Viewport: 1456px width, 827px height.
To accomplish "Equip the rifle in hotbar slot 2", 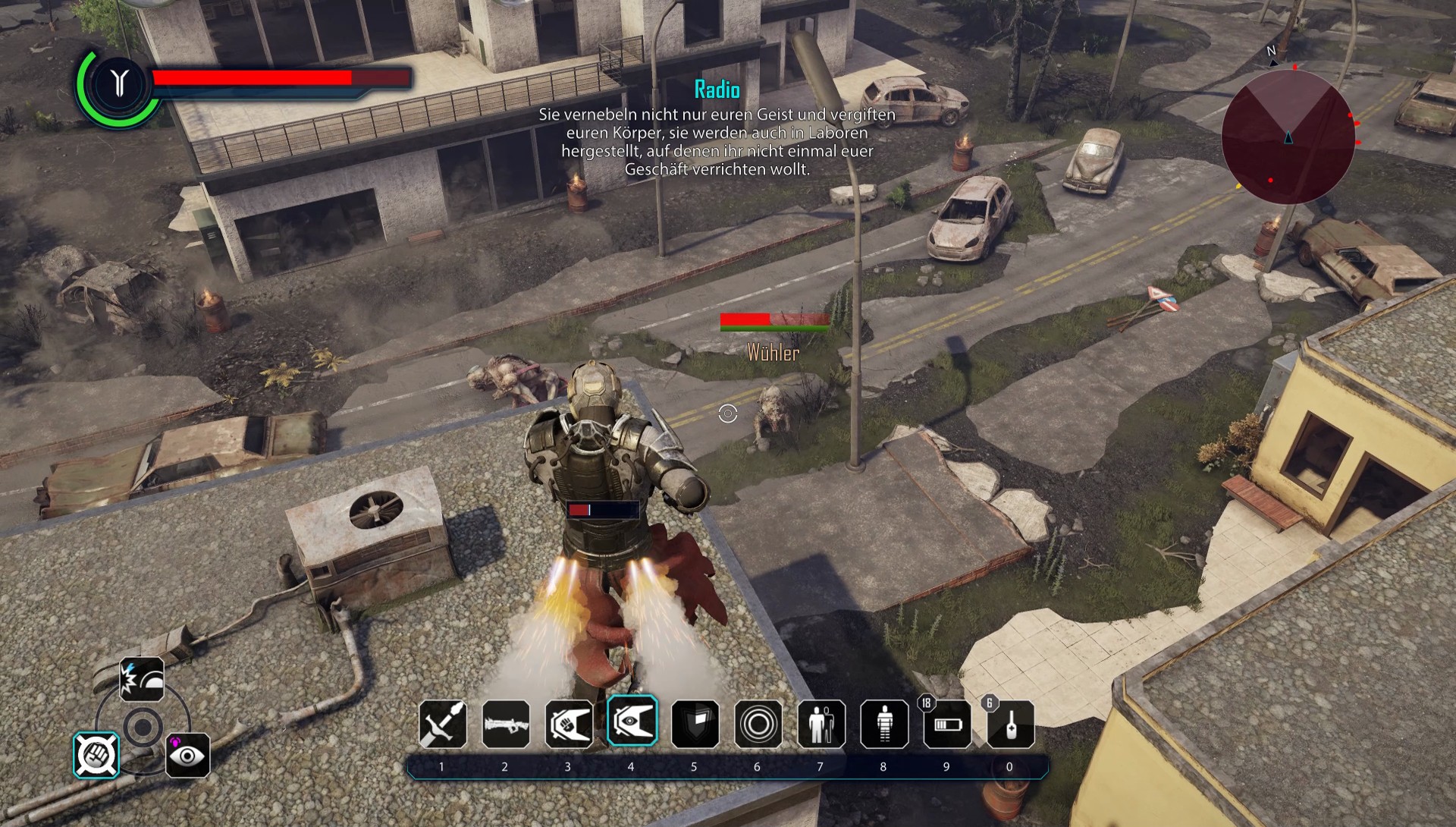I will (x=506, y=724).
